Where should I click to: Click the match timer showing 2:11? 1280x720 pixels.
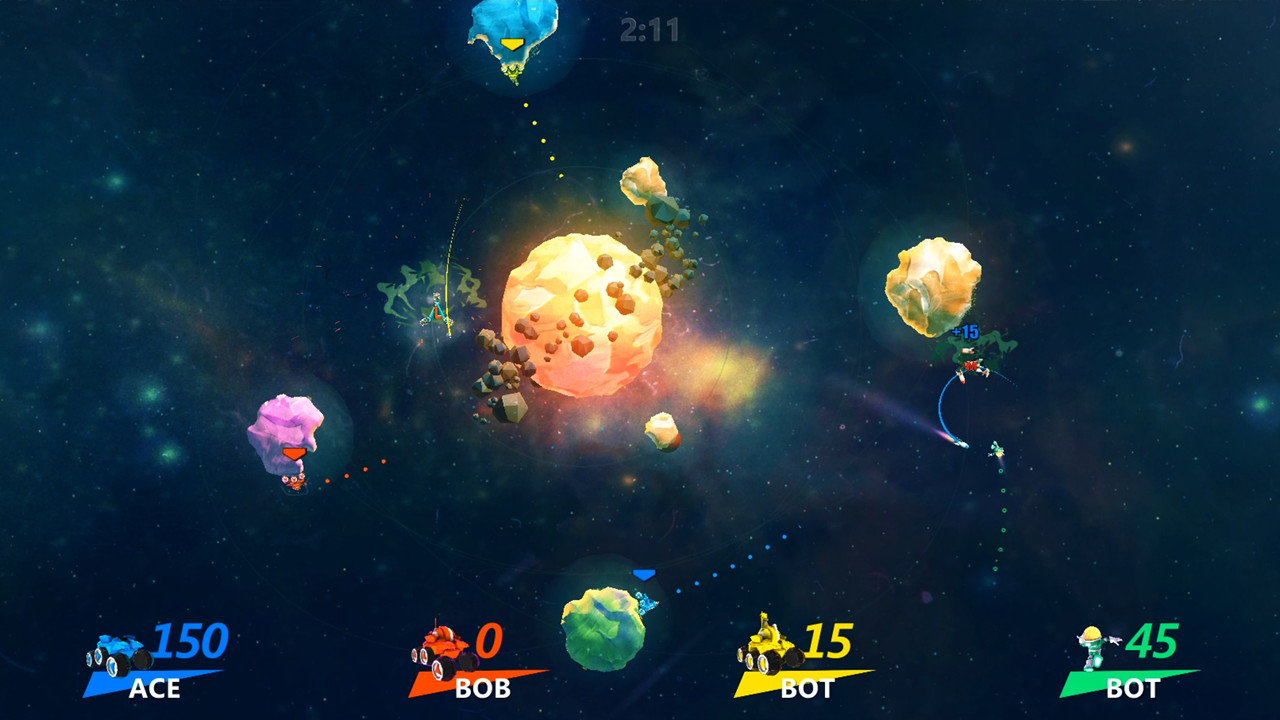(x=649, y=30)
